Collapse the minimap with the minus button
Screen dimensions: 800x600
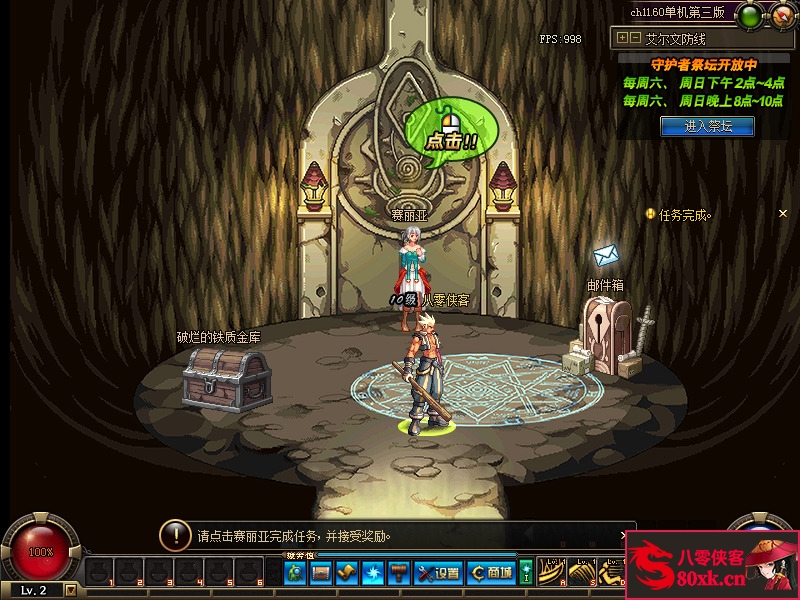click(635, 38)
